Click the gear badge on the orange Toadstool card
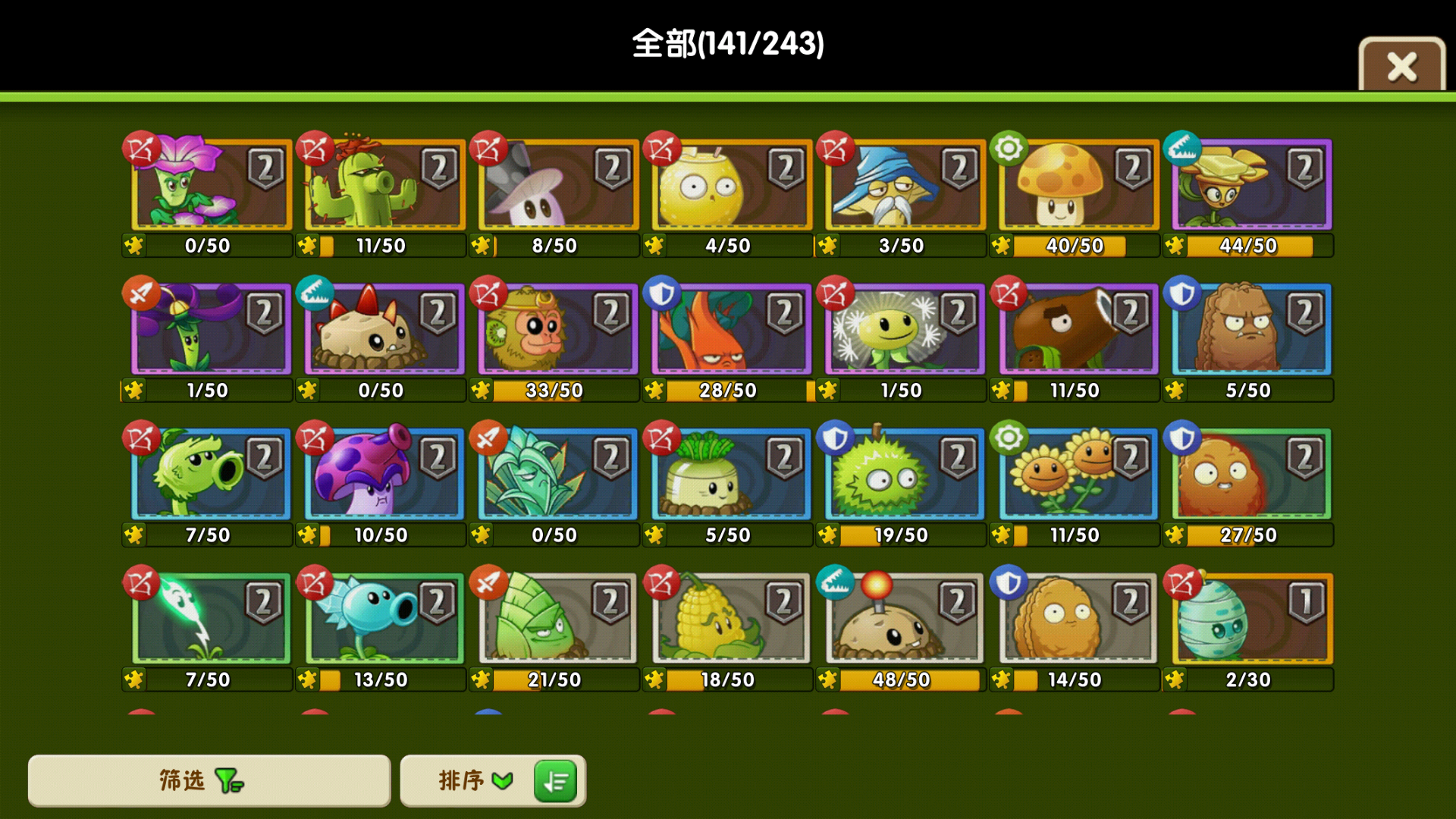Viewport: 1456px width, 819px height. pyautogui.click(x=1008, y=149)
